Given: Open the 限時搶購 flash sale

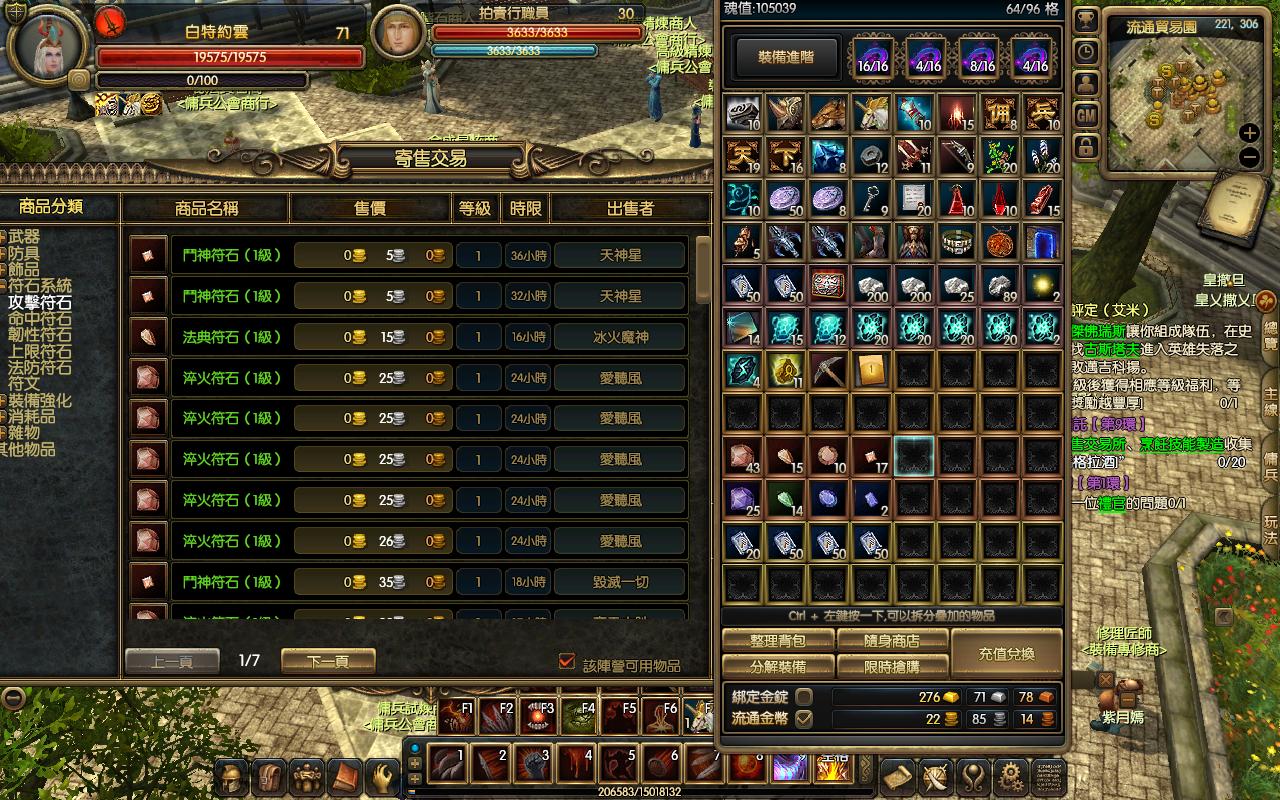Looking at the screenshot, I should [892, 666].
